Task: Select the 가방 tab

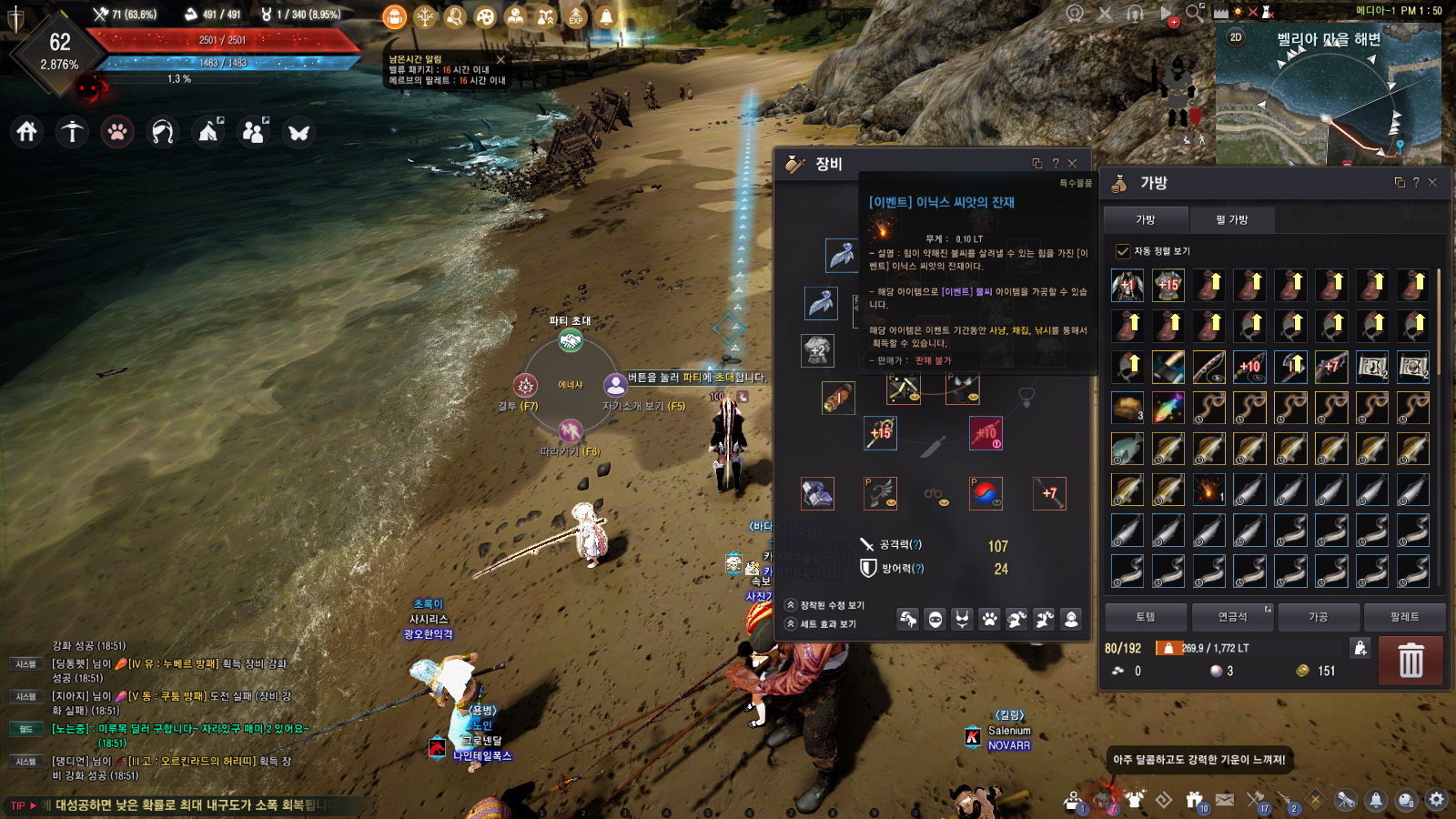Action: [x=1145, y=219]
